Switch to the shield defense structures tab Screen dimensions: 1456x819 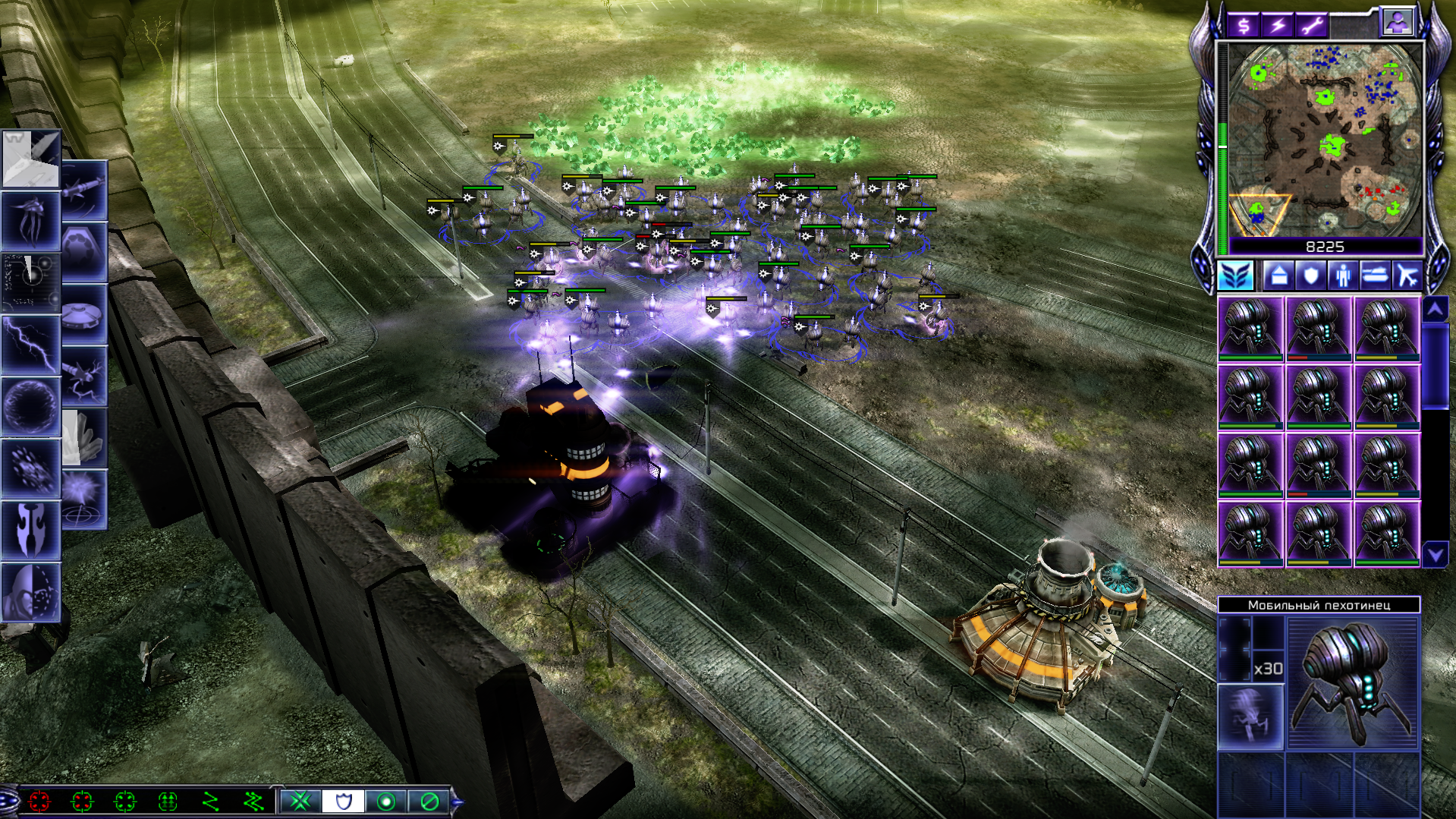pos(1310,275)
